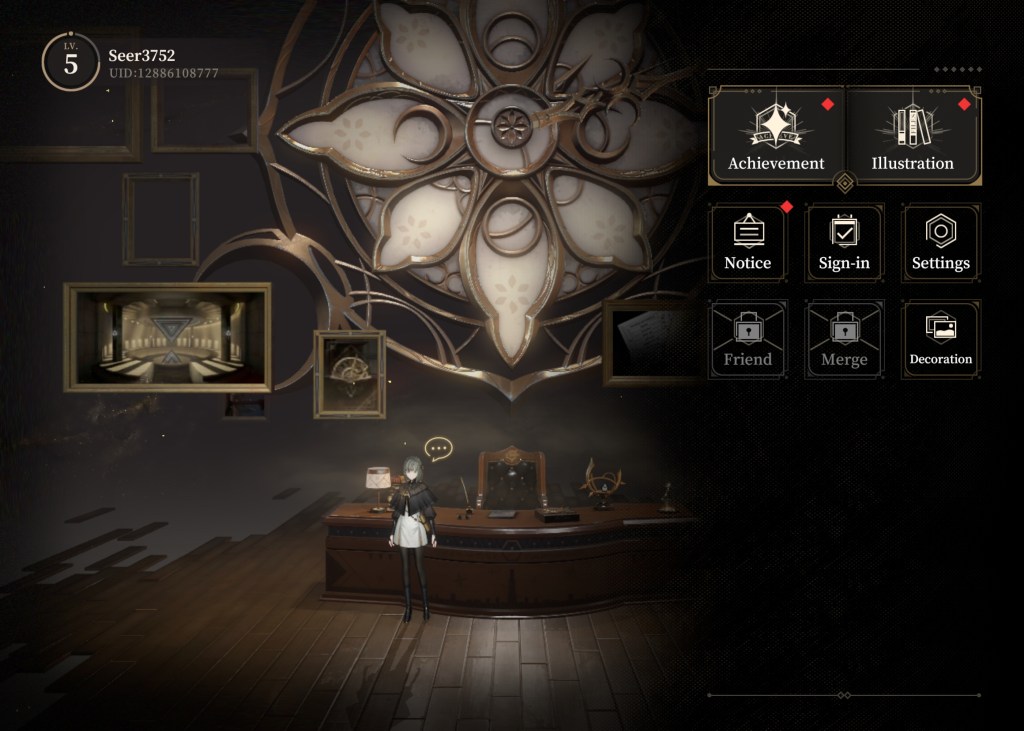Image resolution: width=1024 pixels, height=731 pixels.
Task: Open the Settings menu
Action: [940, 242]
